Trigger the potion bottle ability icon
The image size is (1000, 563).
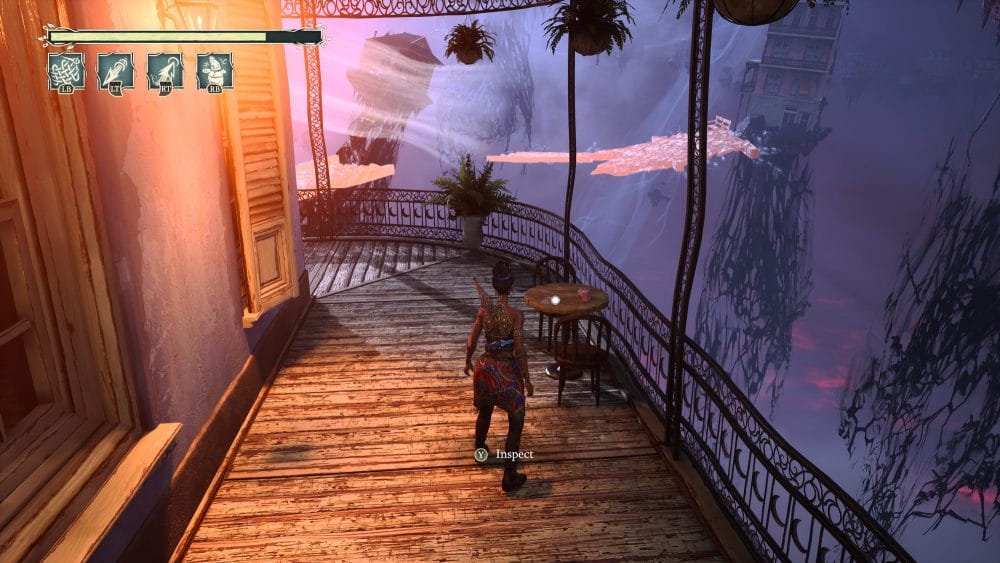[x=214, y=72]
